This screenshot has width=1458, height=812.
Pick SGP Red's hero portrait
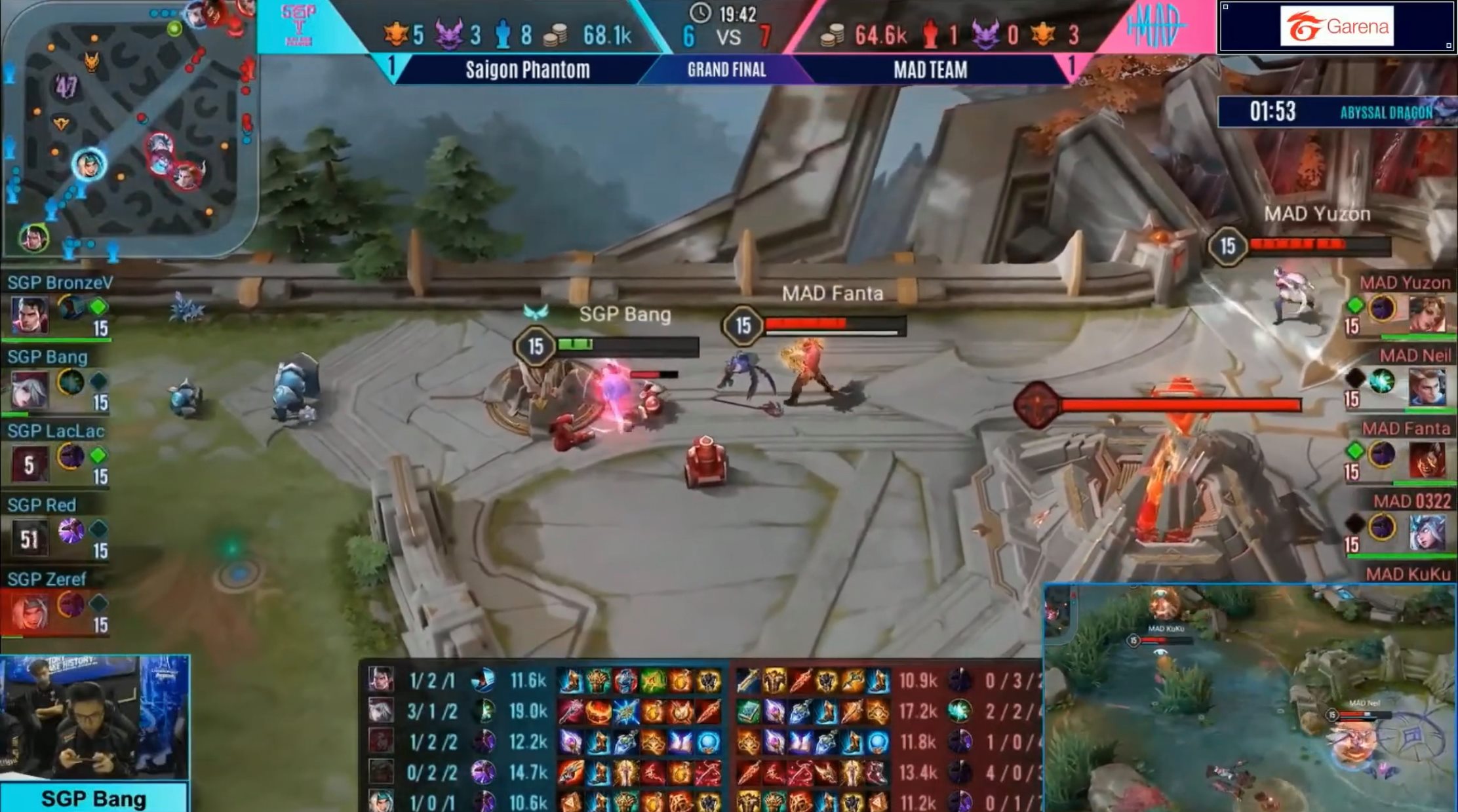pyautogui.click(x=30, y=538)
